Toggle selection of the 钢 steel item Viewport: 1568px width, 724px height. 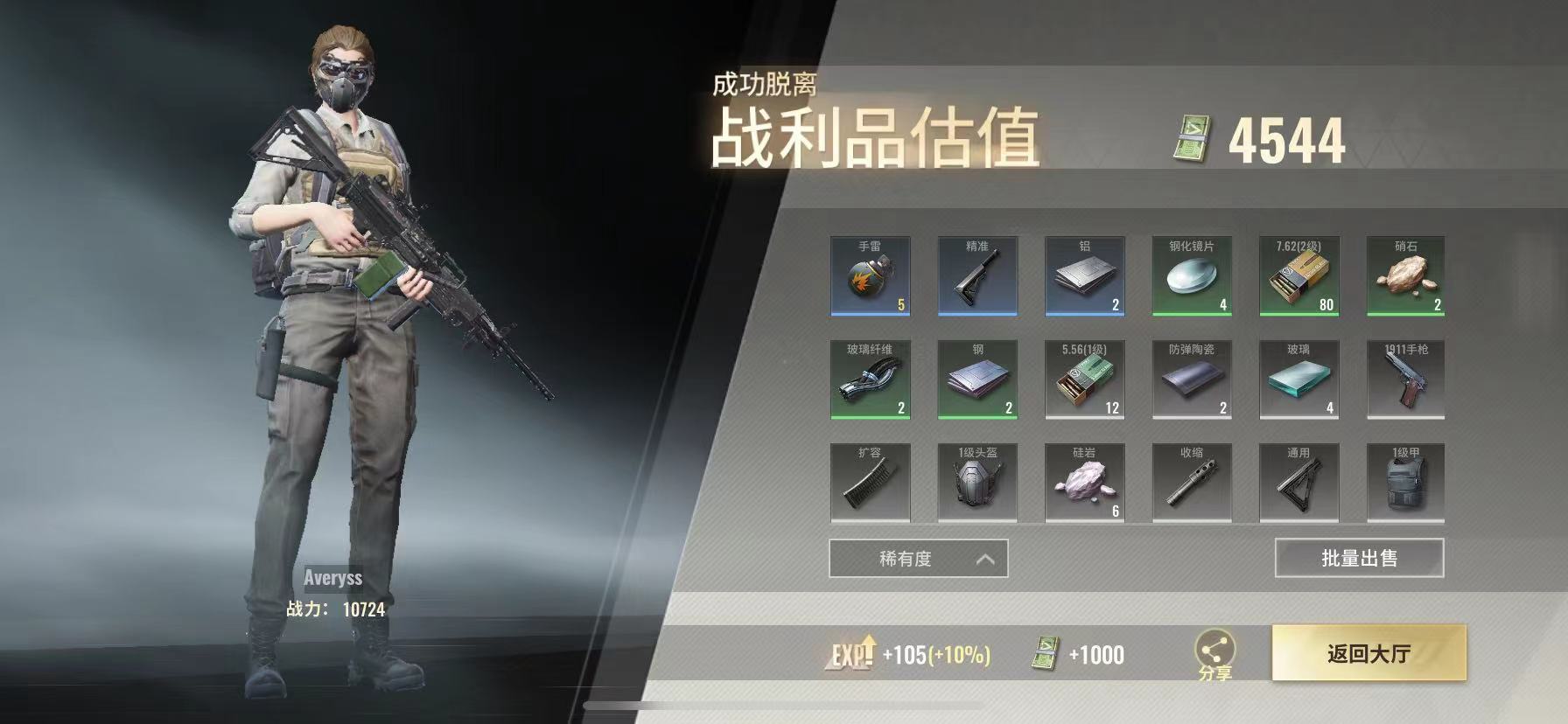[976, 379]
